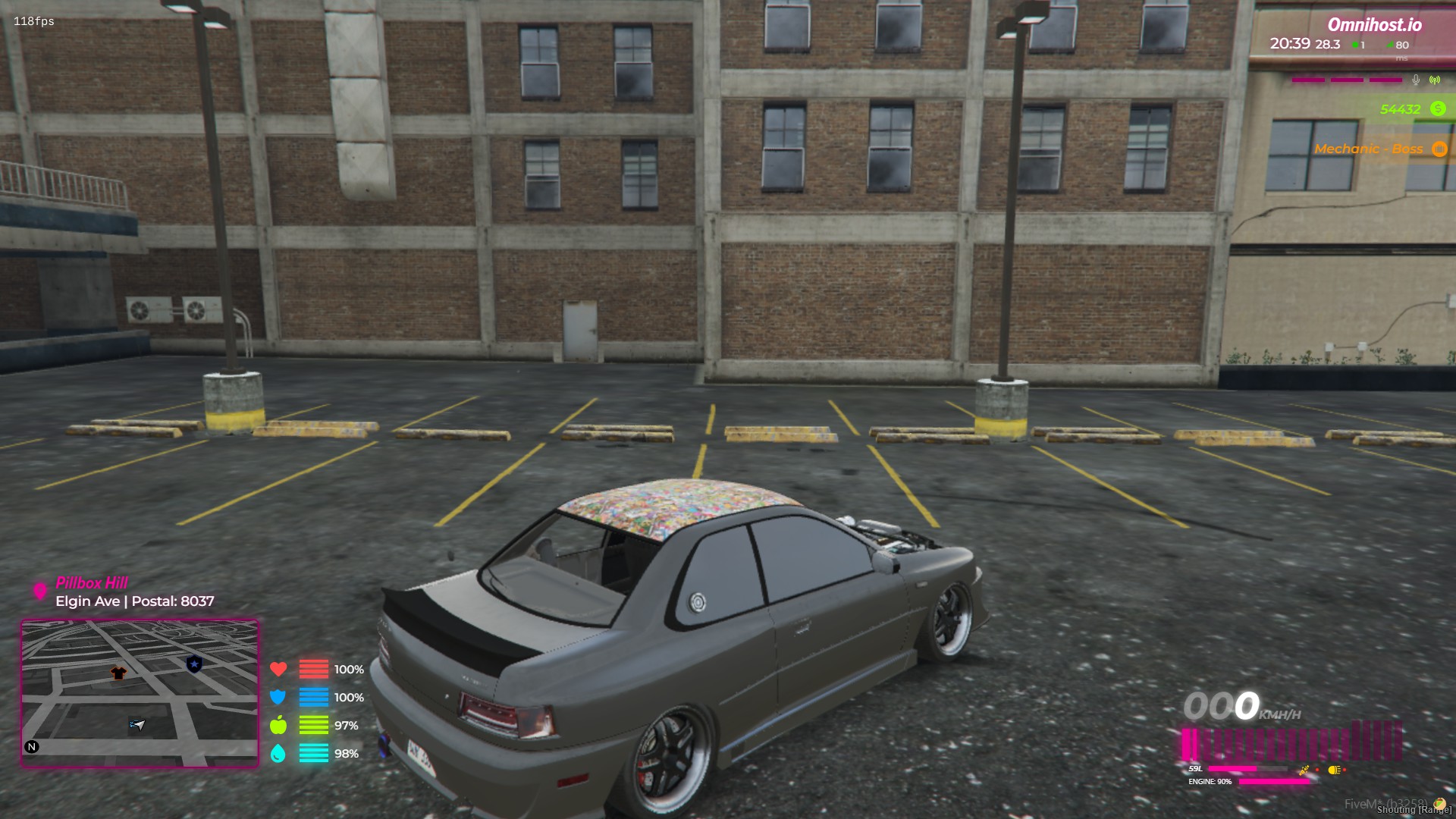
Task: Click the pink location pin icon
Action: click(x=40, y=591)
